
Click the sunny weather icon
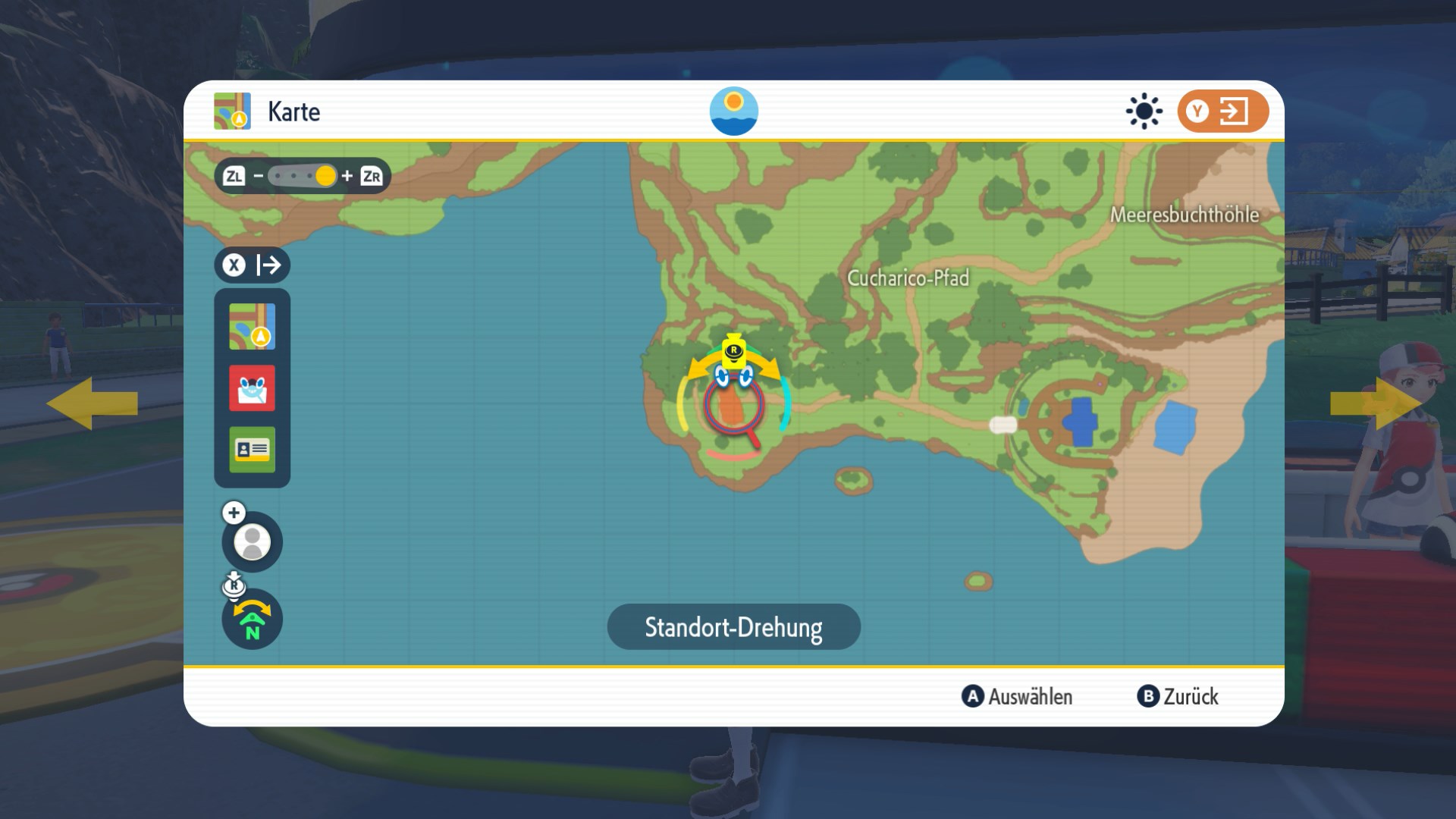click(x=1144, y=111)
